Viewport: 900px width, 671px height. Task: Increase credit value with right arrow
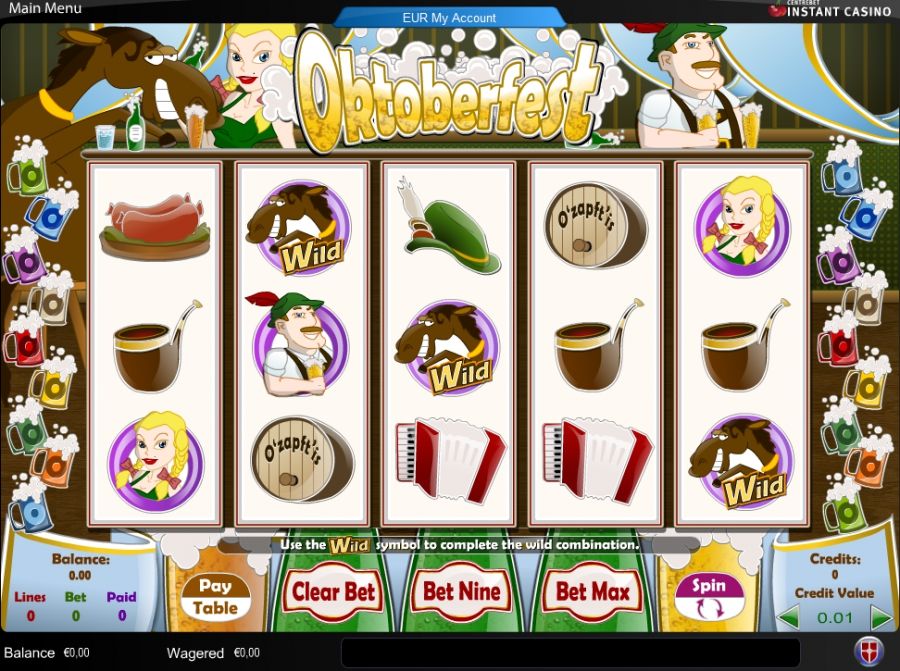pos(880,617)
